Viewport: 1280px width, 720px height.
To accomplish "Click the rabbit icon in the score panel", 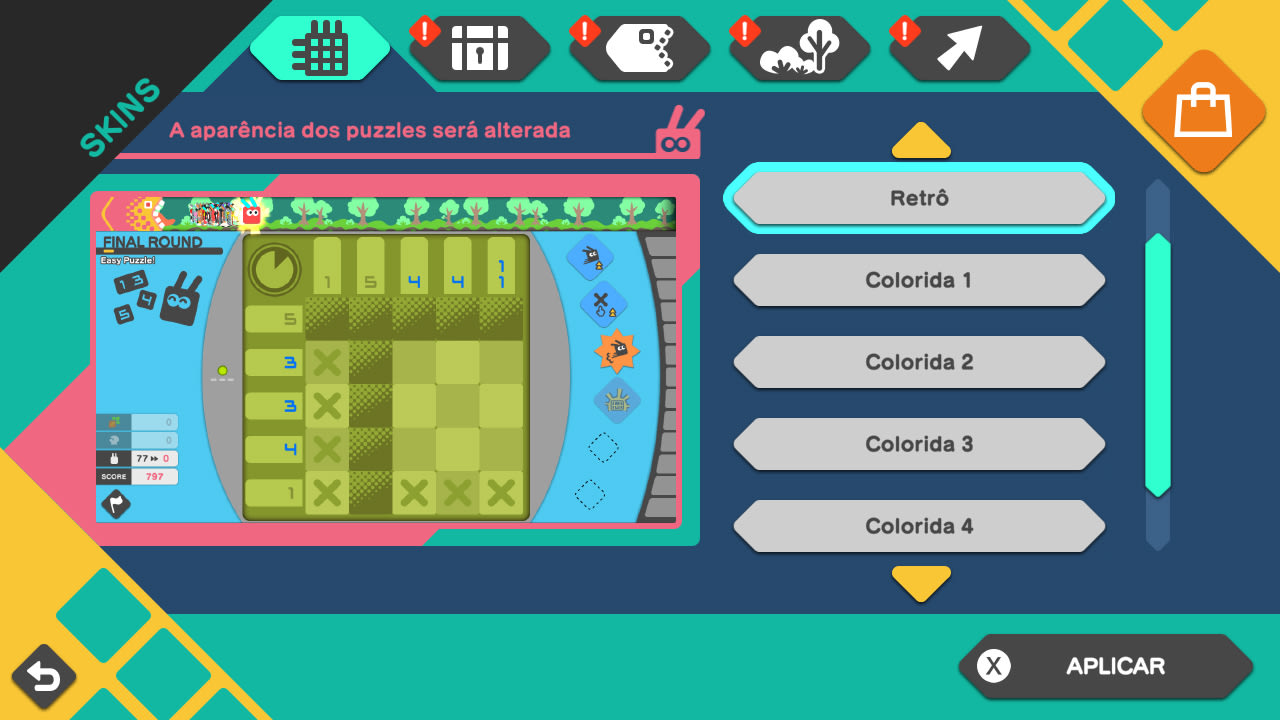I will click(x=115, y=457).
